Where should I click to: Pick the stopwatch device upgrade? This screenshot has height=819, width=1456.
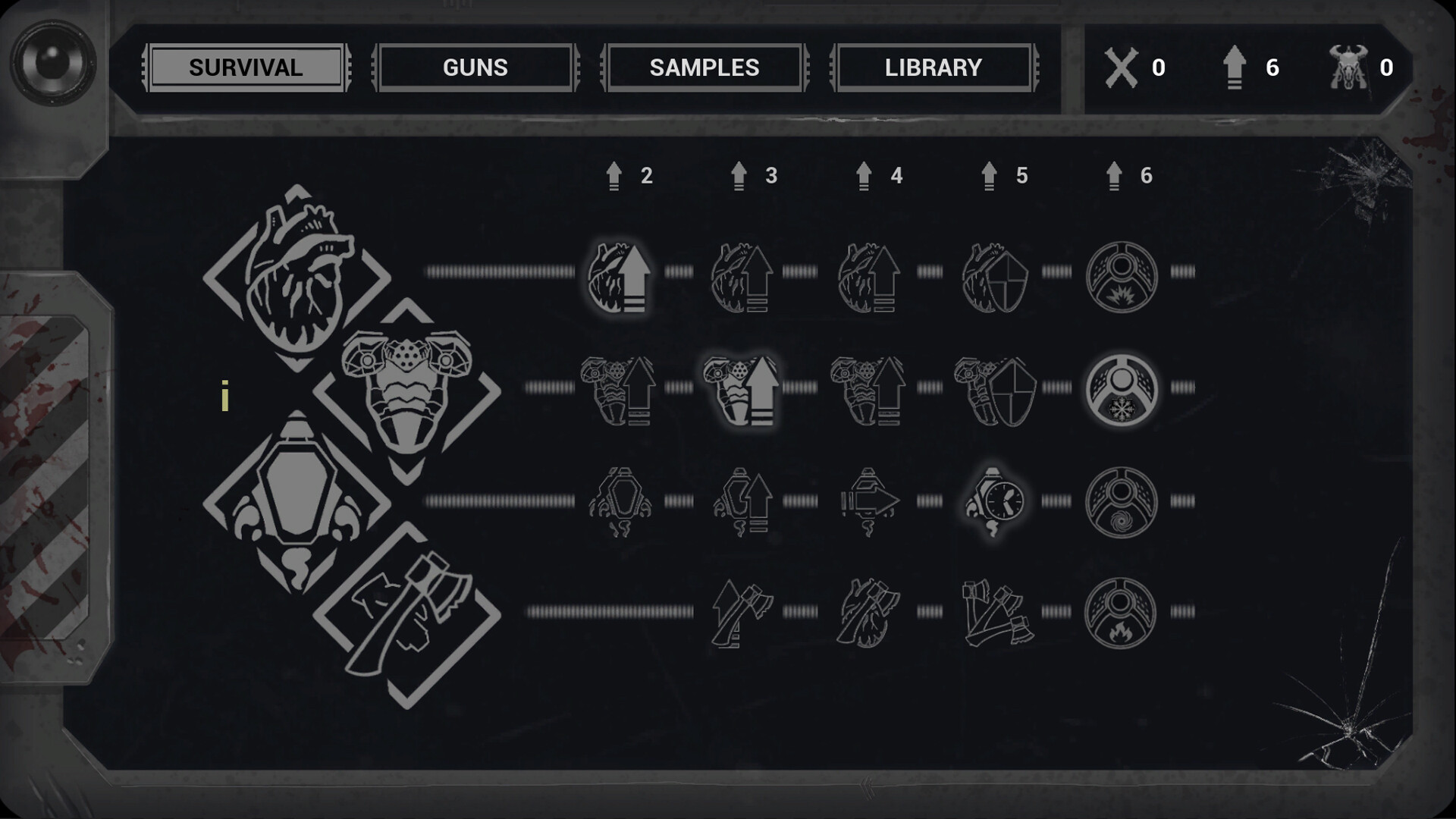click(993, 500)
